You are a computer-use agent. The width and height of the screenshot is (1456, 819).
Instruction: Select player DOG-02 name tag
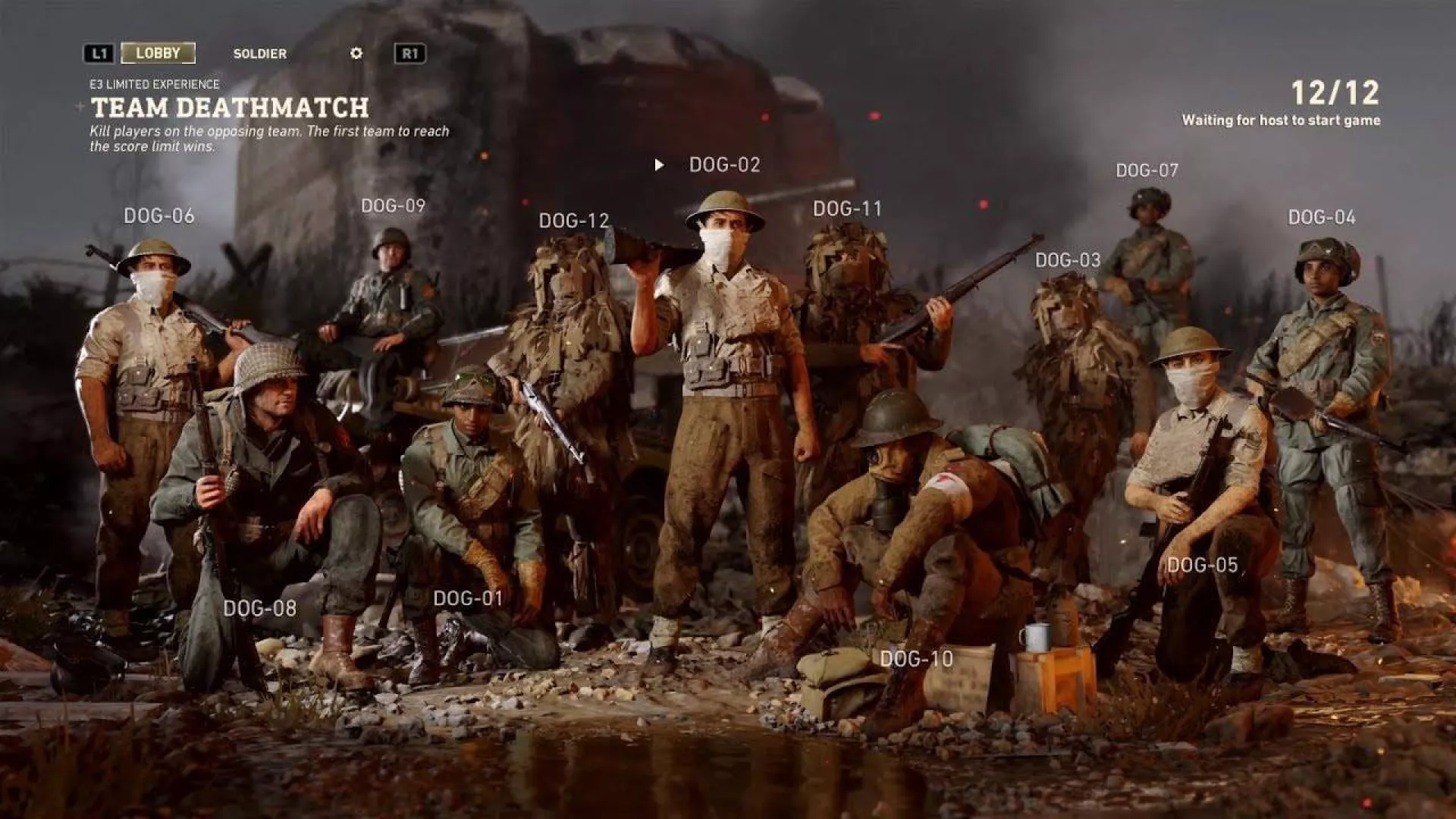tap(724, 165)
